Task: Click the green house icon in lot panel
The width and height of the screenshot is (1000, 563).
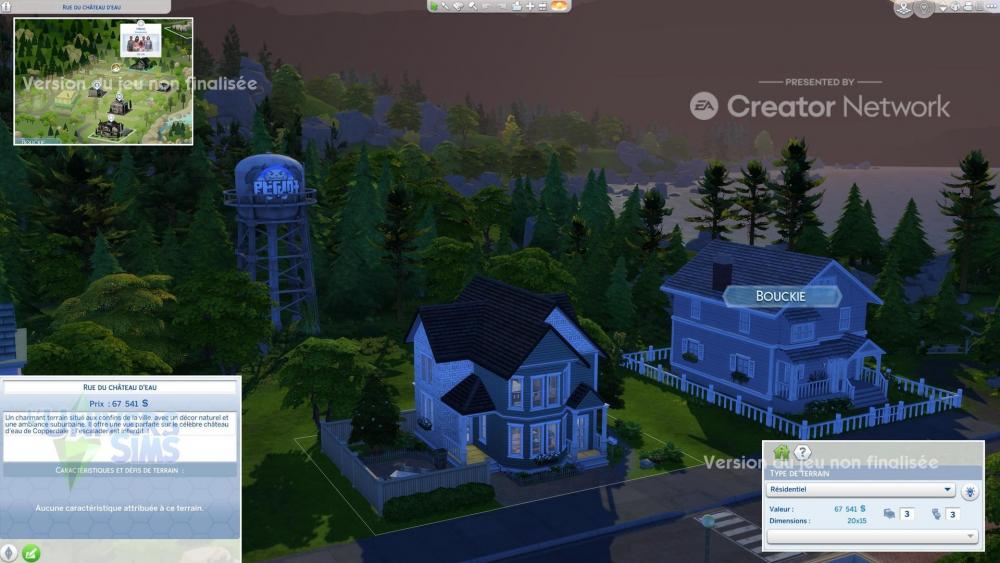Action: (782, 453)
